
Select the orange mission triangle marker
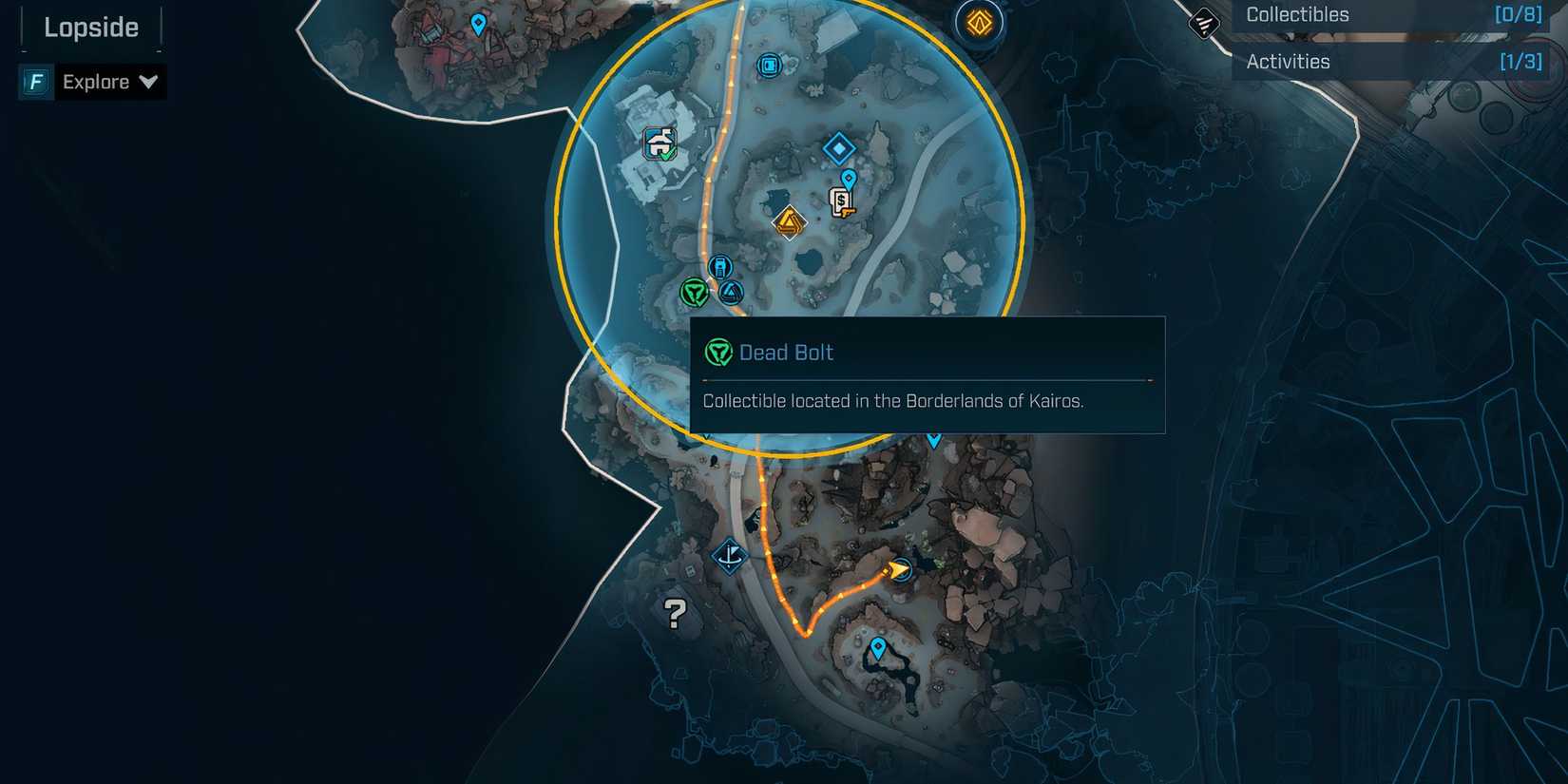[x=789, y=223]
